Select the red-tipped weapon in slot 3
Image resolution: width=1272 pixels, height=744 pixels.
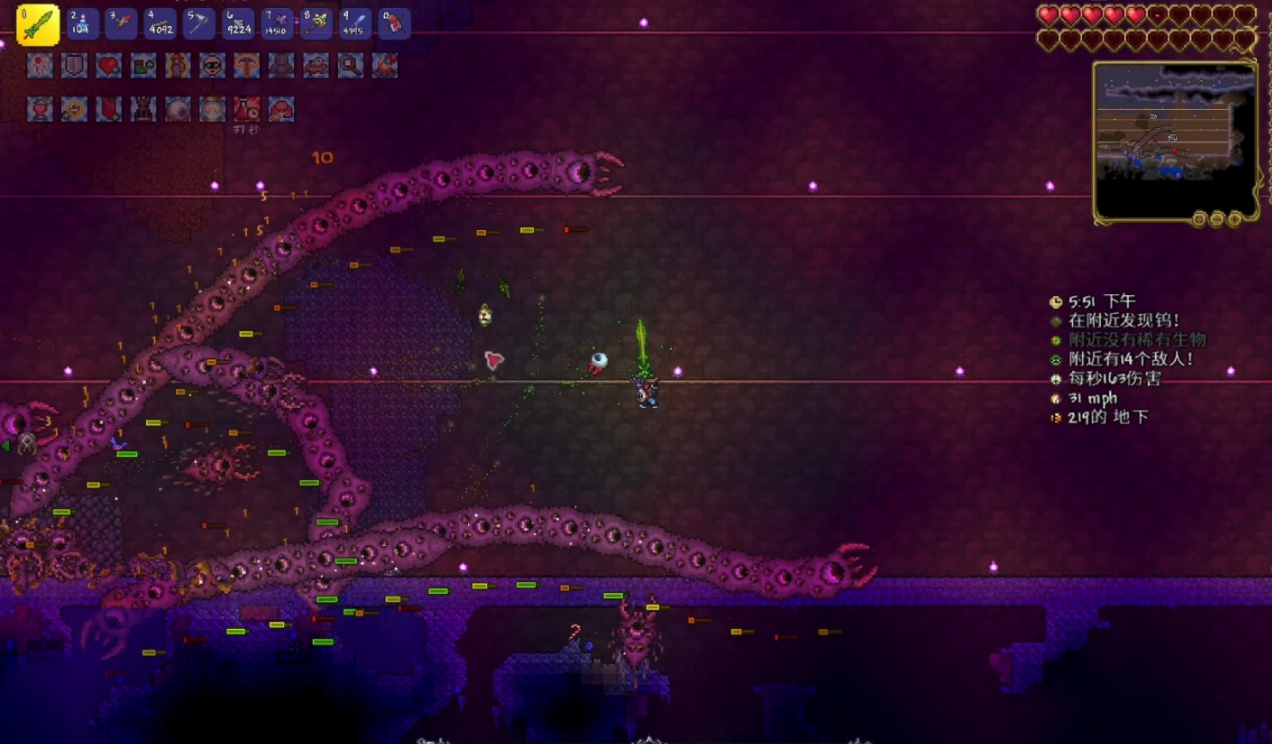pos(121,23)
